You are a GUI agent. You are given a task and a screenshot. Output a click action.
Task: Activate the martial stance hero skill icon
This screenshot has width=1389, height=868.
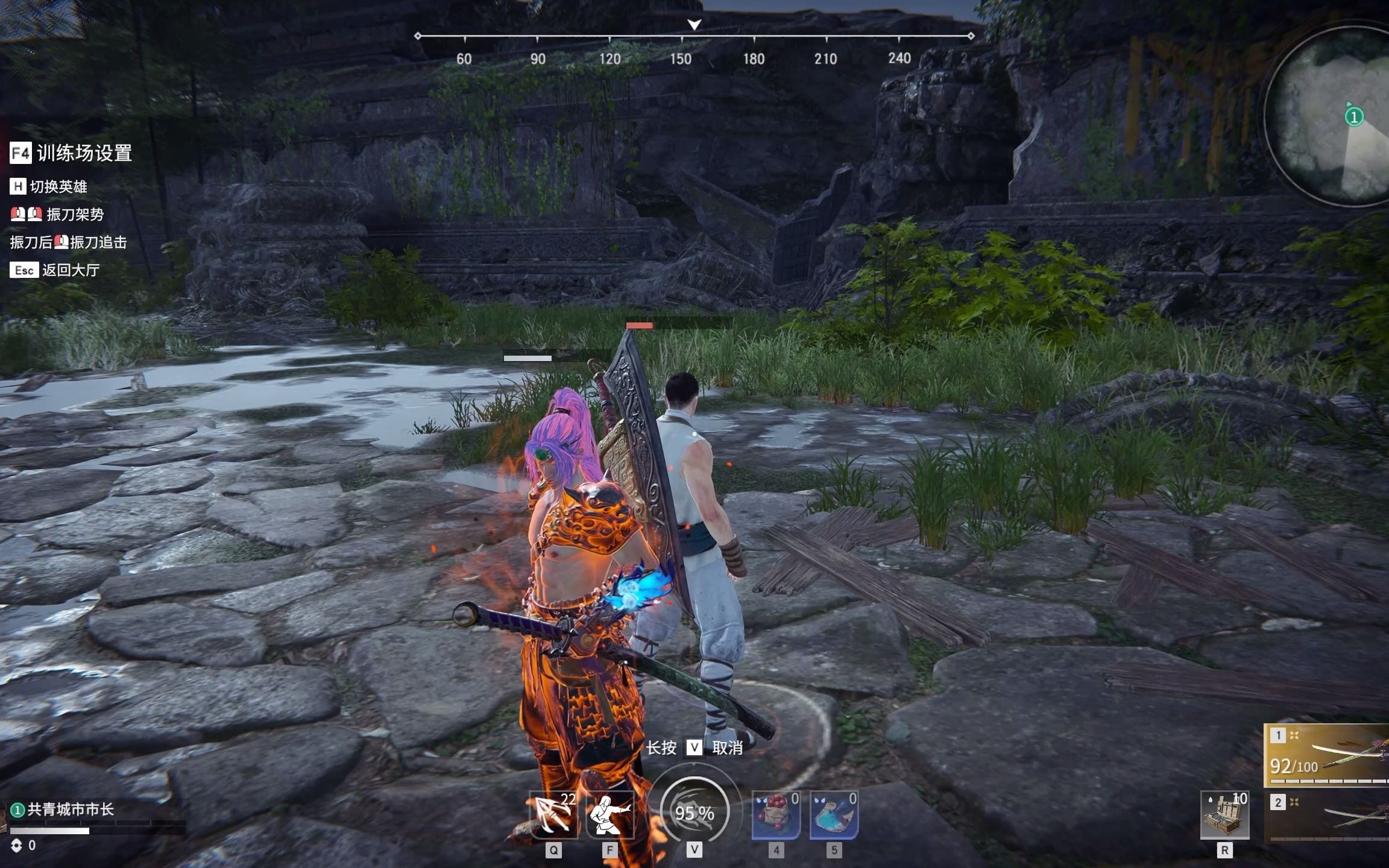(609, 815)
